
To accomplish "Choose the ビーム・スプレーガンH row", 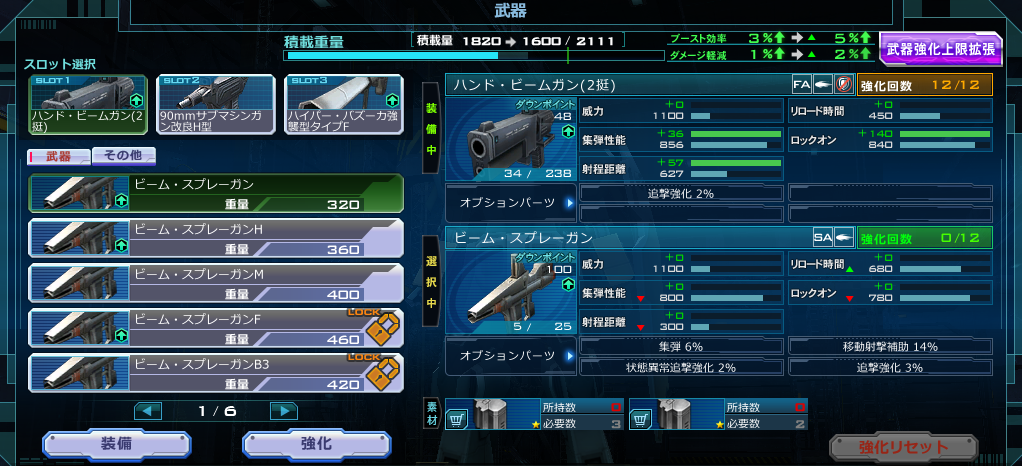I will pyautogui.click(x=216, y=238).
